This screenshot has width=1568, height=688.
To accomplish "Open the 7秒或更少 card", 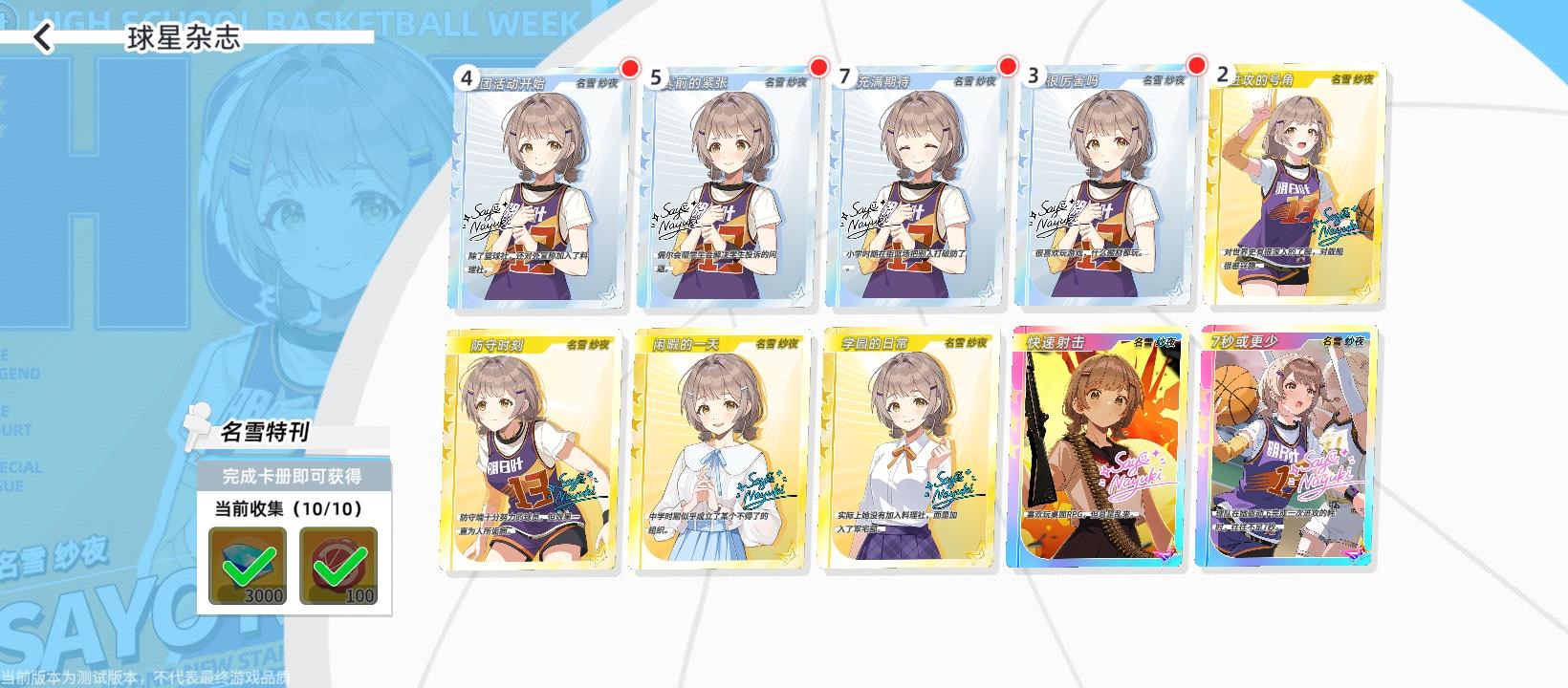I will [1288, 449].
